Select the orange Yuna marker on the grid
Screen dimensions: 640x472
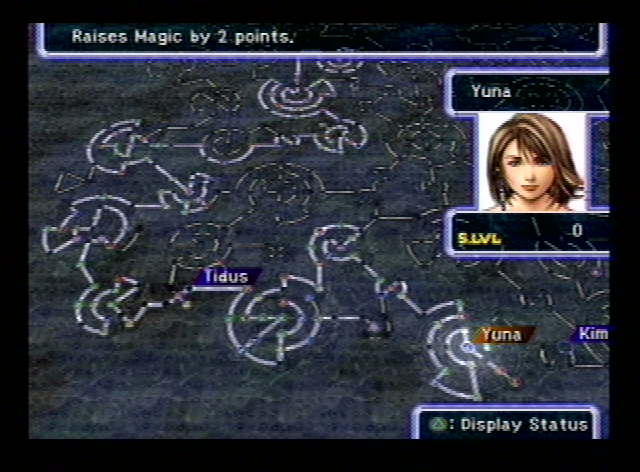pyautogui.click(x=503, y=335)
